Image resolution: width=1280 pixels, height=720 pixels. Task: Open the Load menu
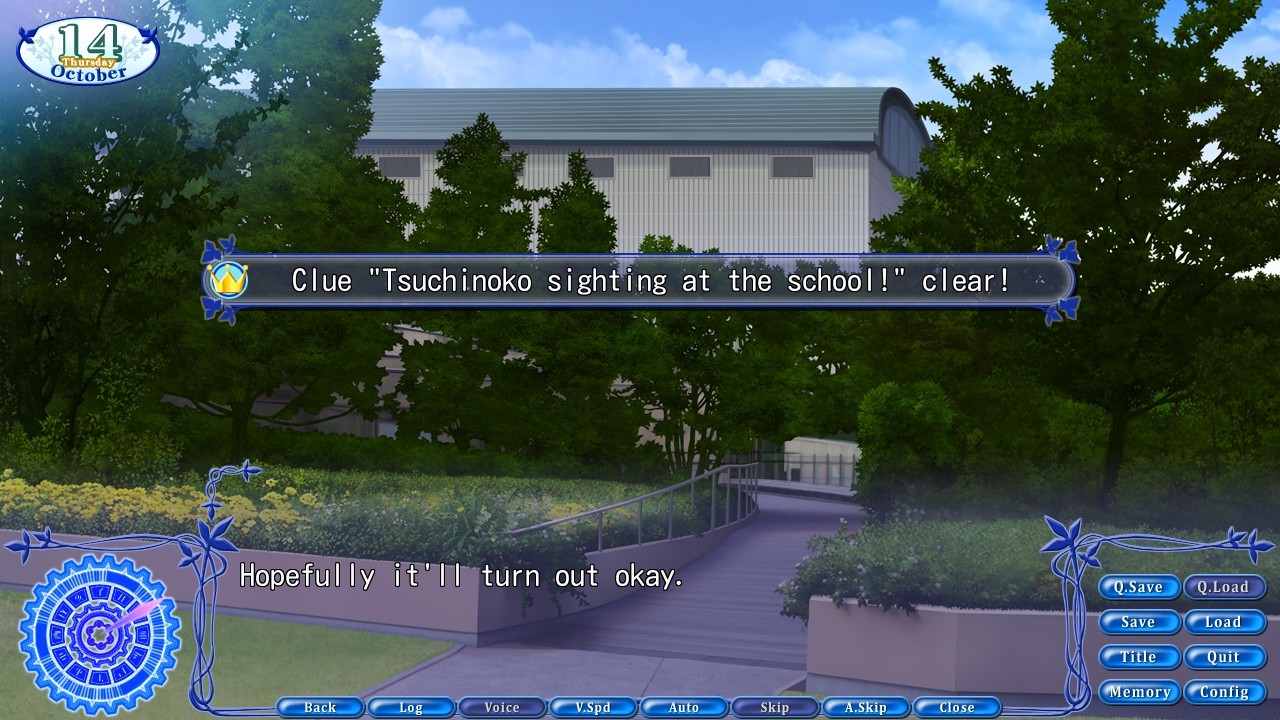1225,622
